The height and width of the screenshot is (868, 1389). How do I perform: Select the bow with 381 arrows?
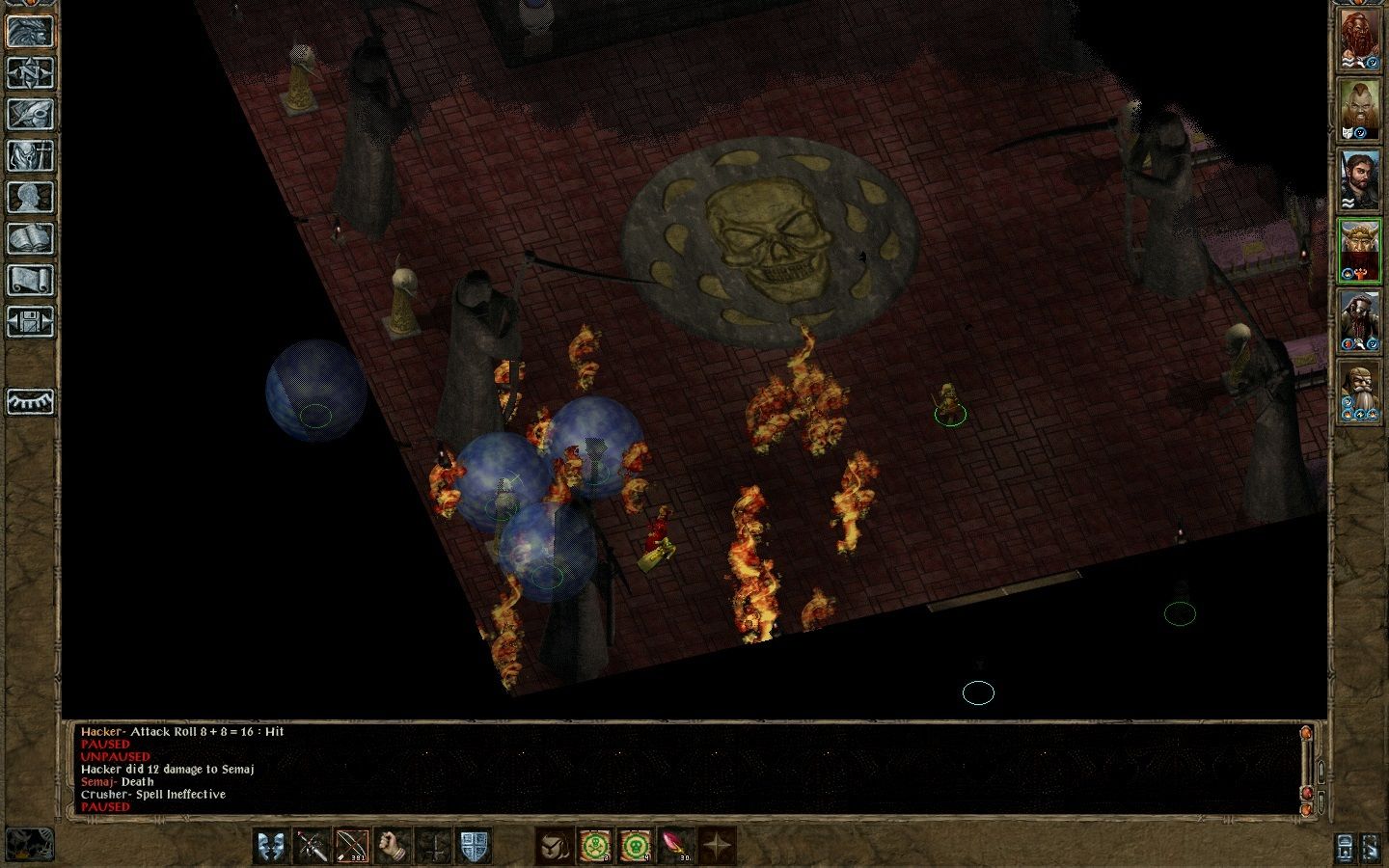[353, 846]
